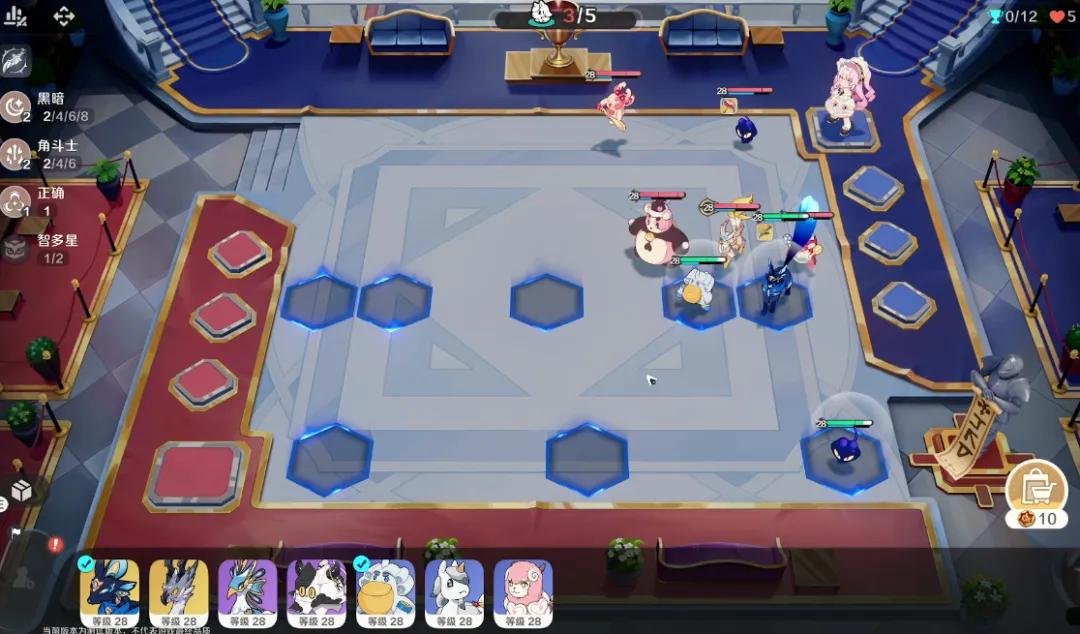View the 角斗士 (Gladiator) synergy
This screenshot has height=634, width=1080.
(17, 154)
